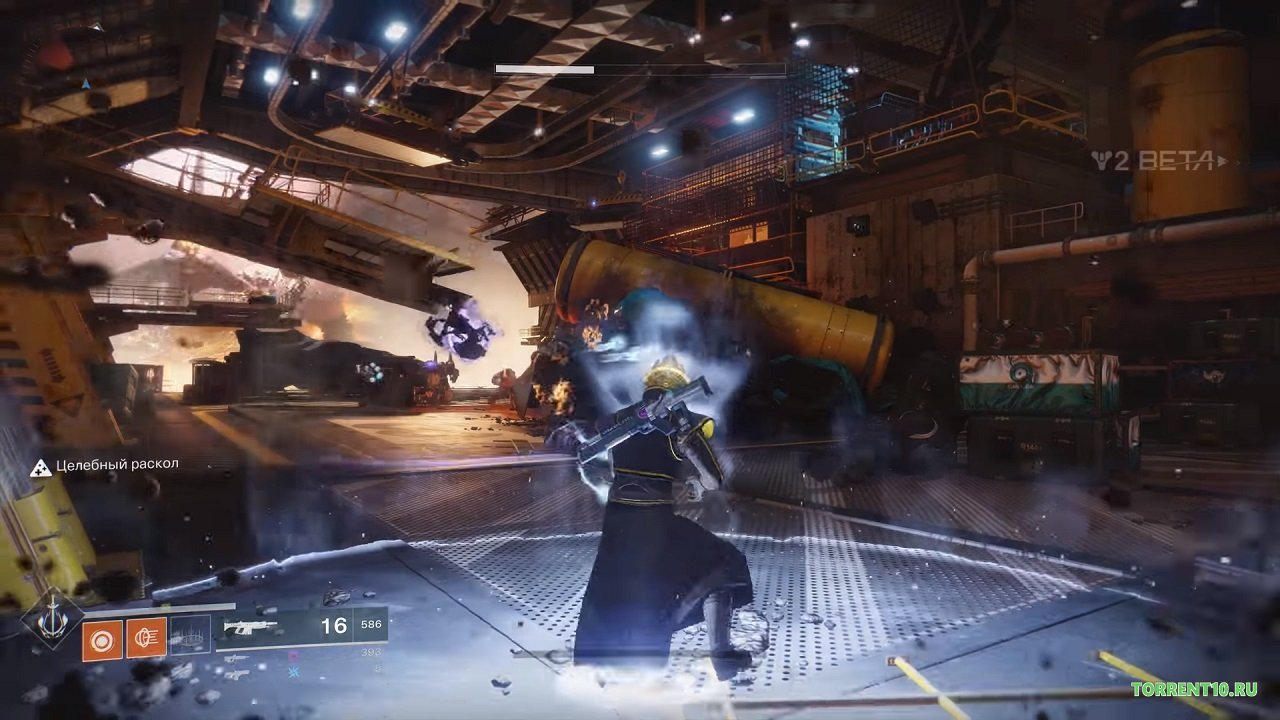This screenshot has height=720, width=1280.
Task: Select the equipped primary rifle weapon icon
Action: (x=250, y=628)
